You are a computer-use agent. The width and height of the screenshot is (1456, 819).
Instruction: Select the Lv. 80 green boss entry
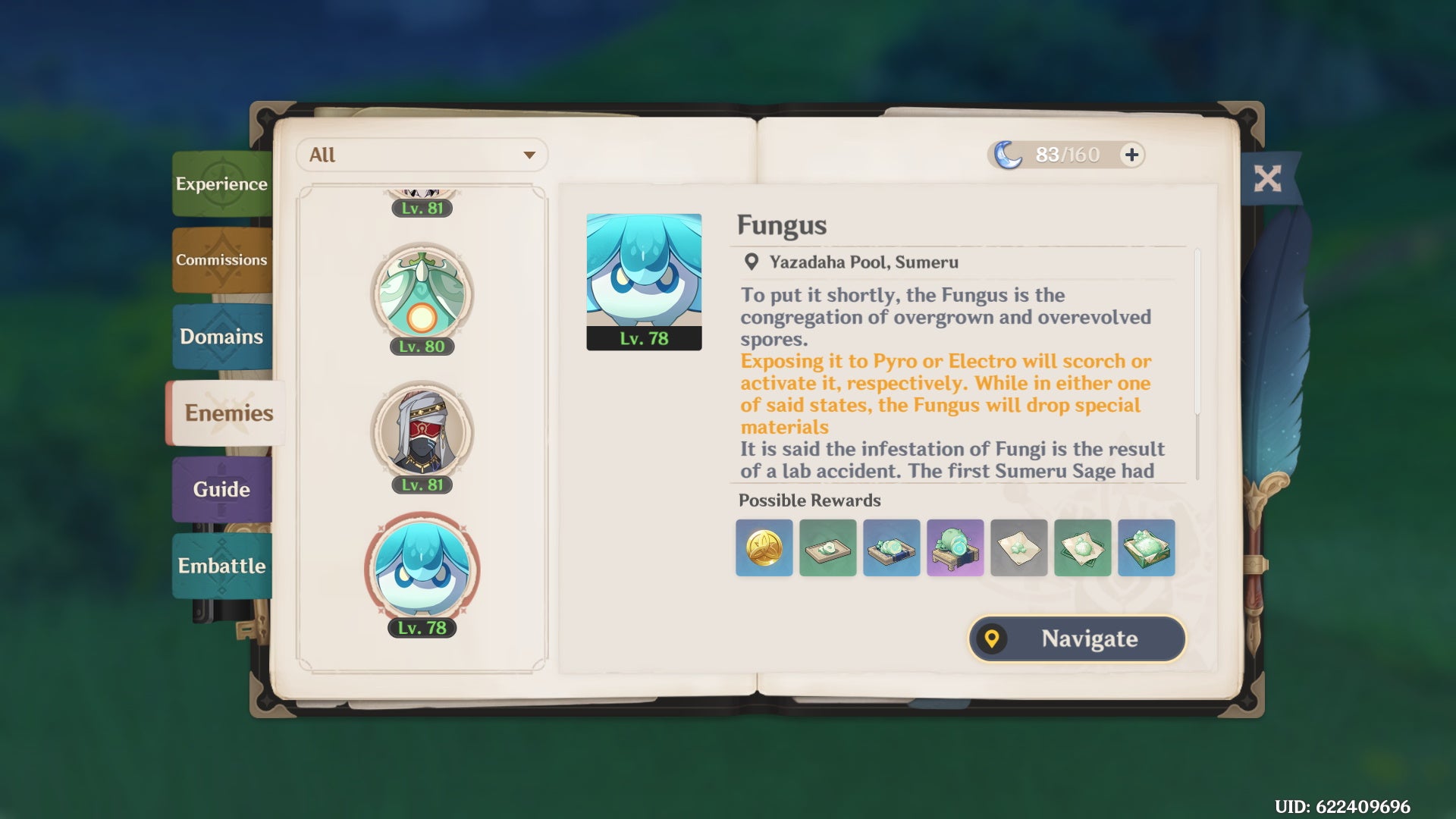pyautogui.click(x=422, y=296)
